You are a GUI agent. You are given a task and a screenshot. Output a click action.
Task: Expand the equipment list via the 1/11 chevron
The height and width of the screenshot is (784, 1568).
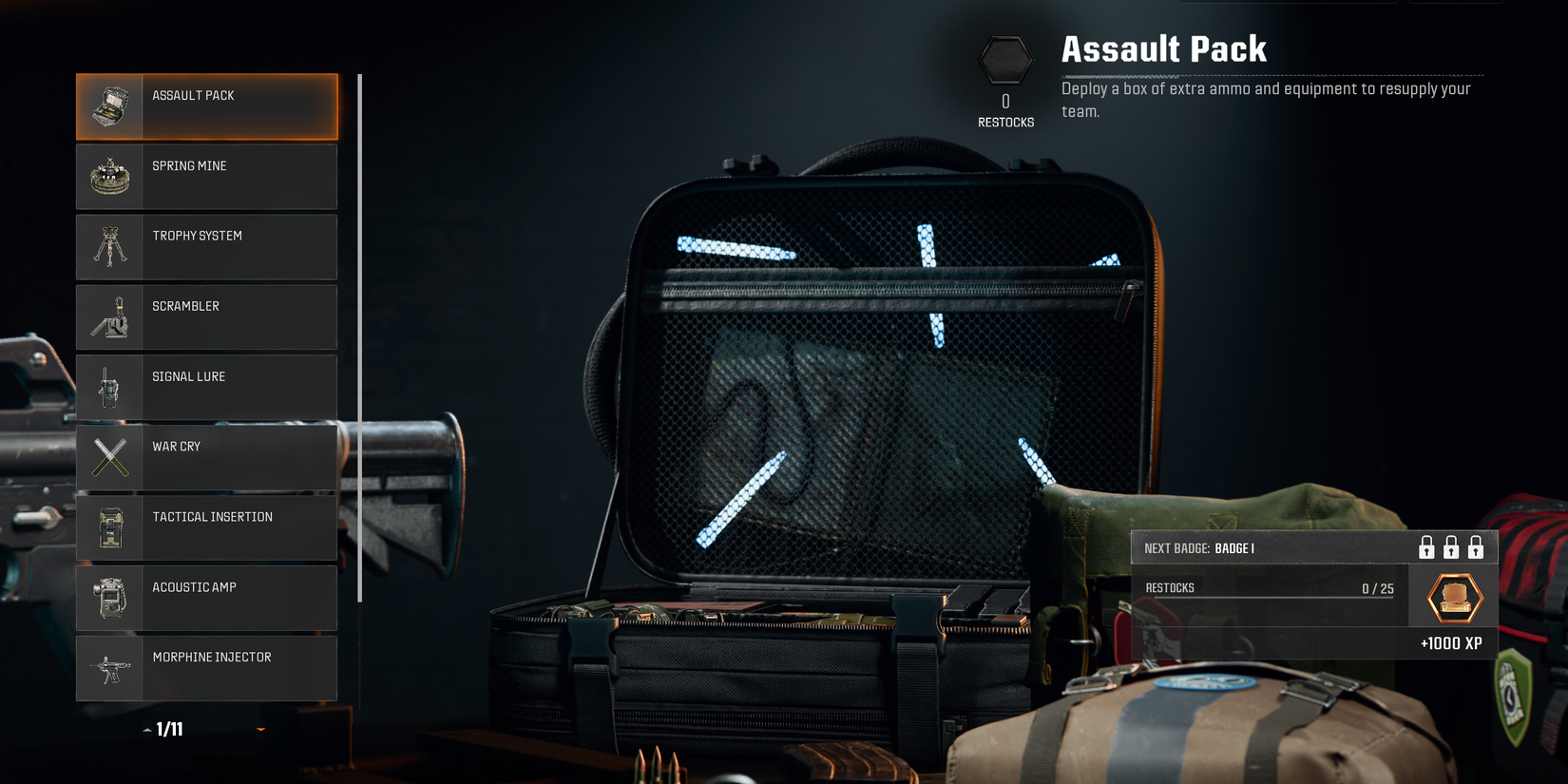point(147,729)
